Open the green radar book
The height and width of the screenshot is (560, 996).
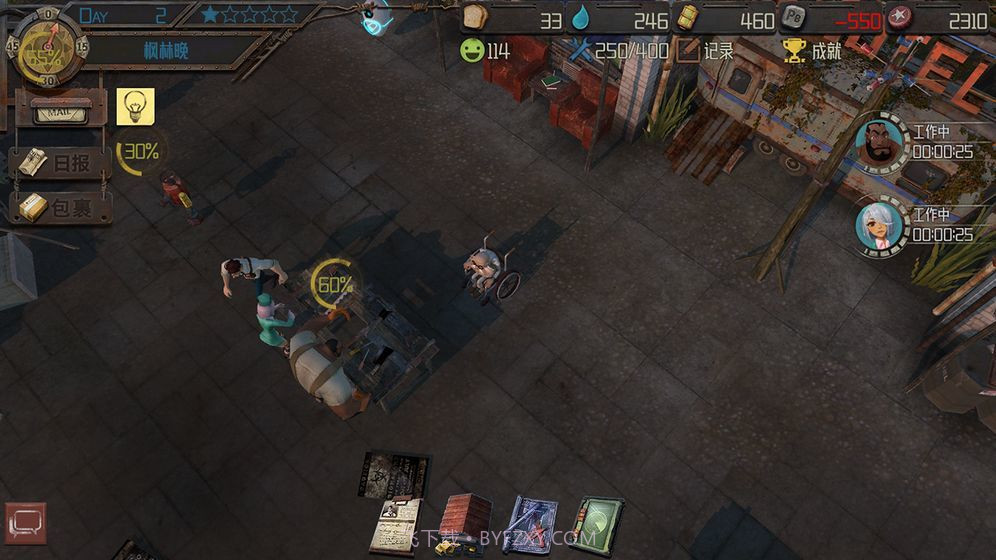click(x=597, y=524)
